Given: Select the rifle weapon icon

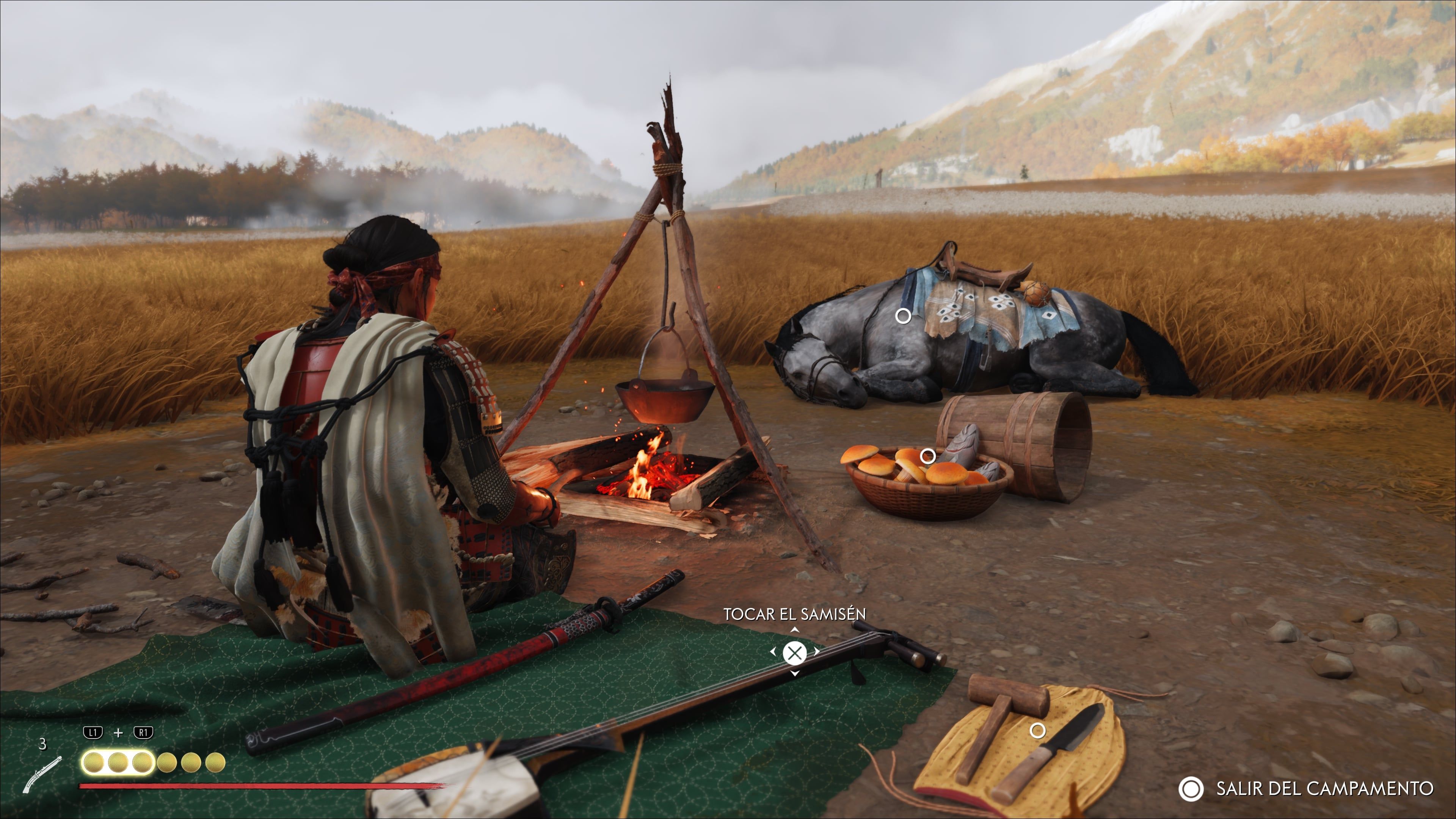Looking at the screenshot, I should point(42,774).
